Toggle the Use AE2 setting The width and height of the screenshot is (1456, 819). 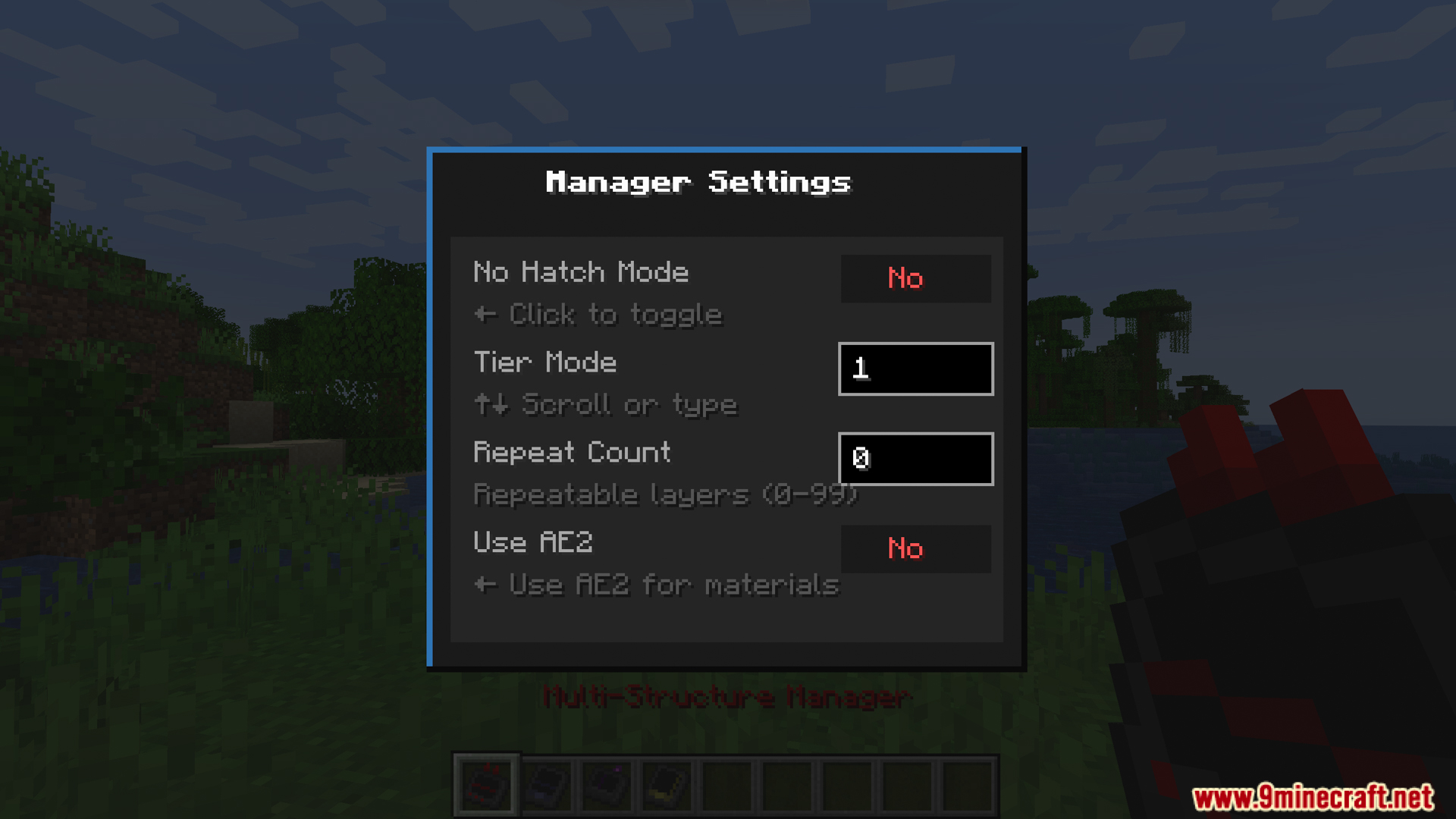click(x=915, y=549)
